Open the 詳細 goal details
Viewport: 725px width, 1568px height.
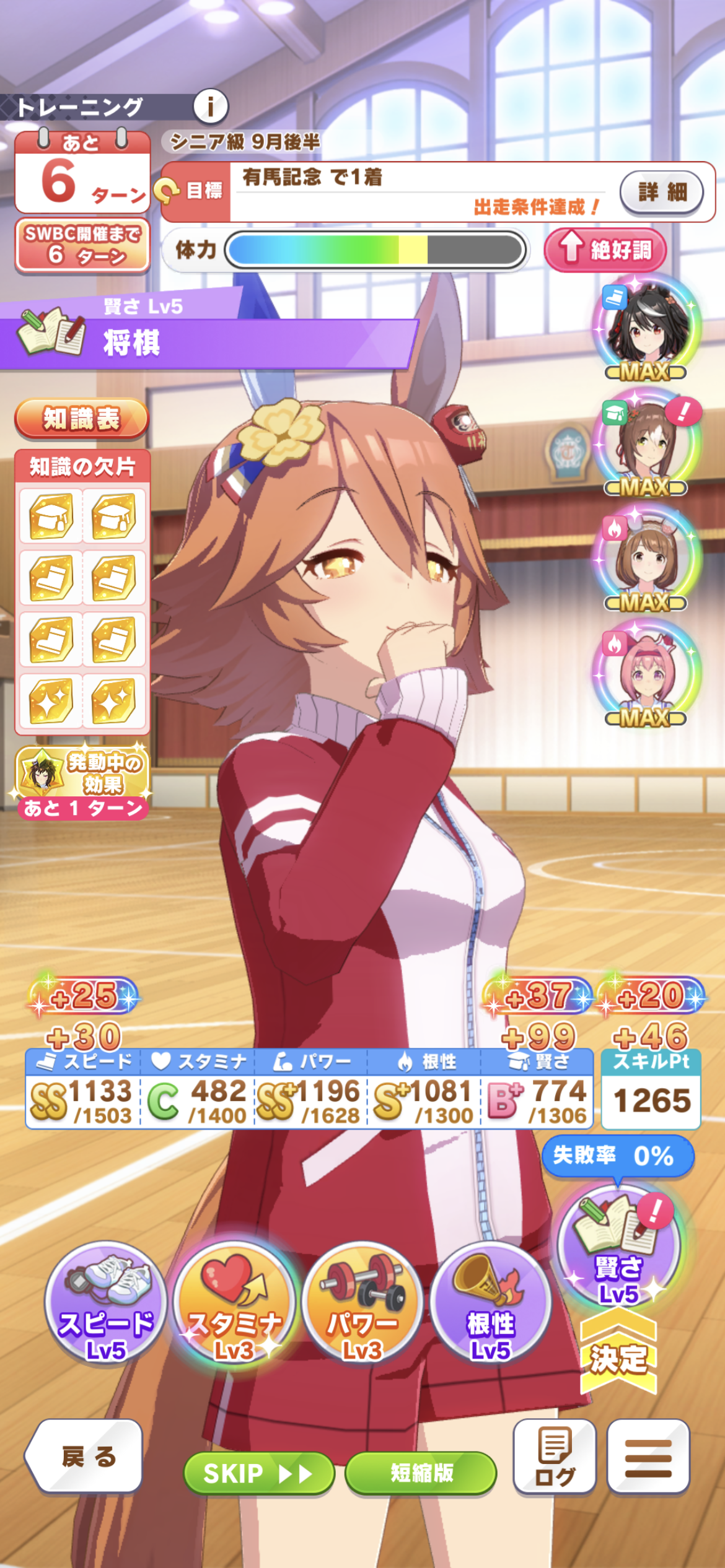[x=661, y=192]
